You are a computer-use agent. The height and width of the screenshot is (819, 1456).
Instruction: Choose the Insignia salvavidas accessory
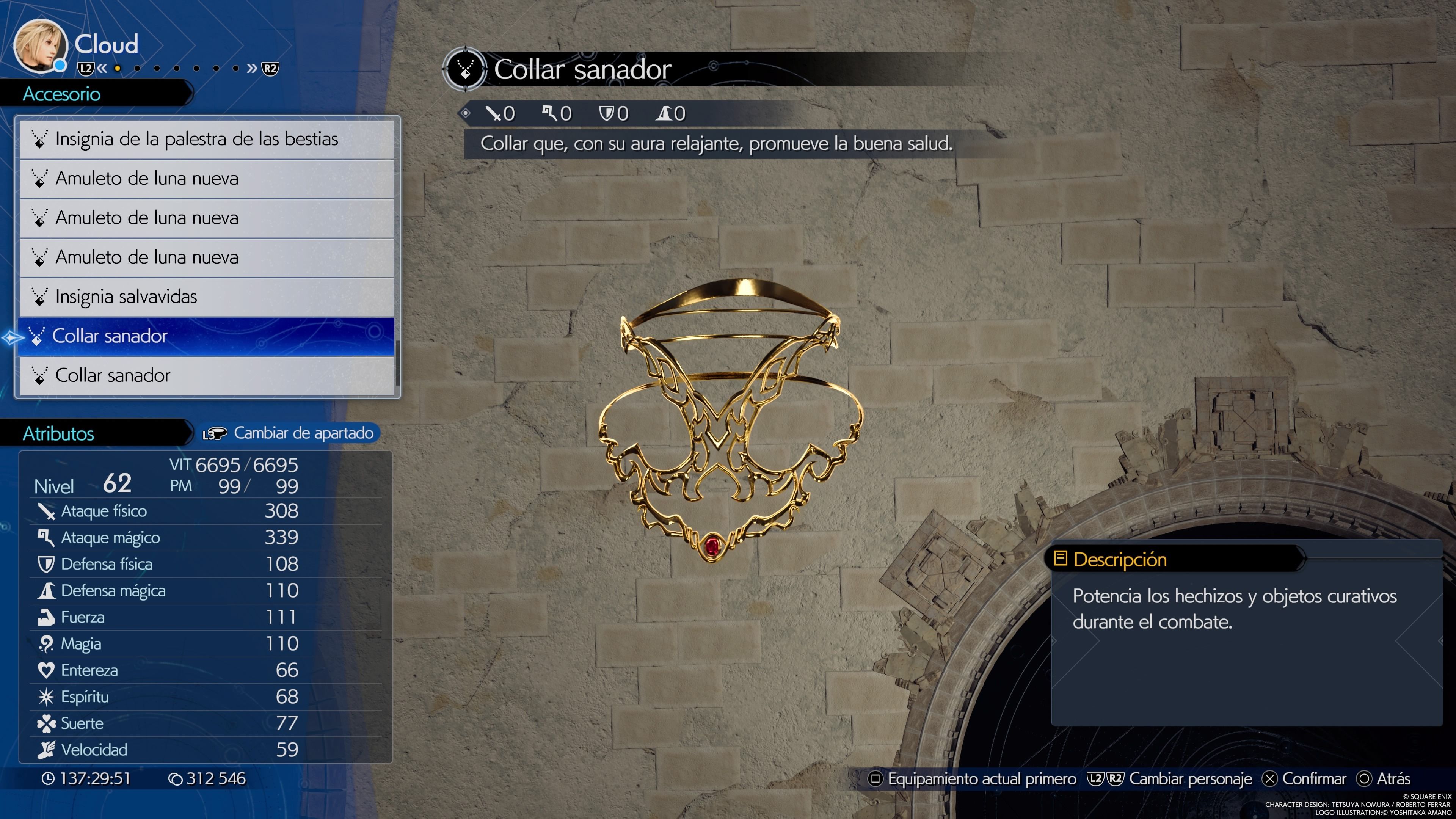pyautogui.click(x=206, y=297)
